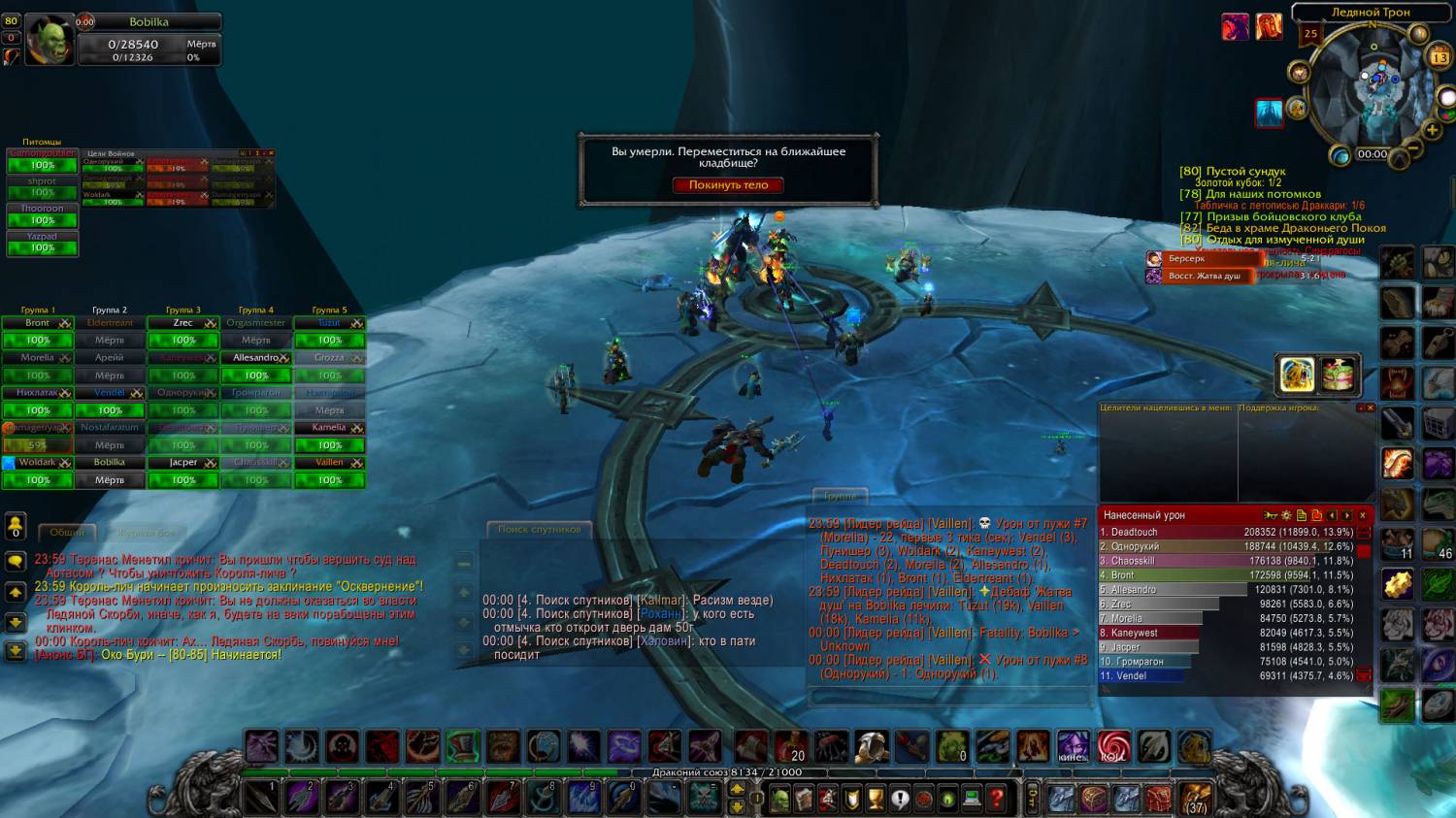Open the backpack with 37 free slots
Image resolution: width=1456 pixels, height=818 pixels.
[1196, 799]
